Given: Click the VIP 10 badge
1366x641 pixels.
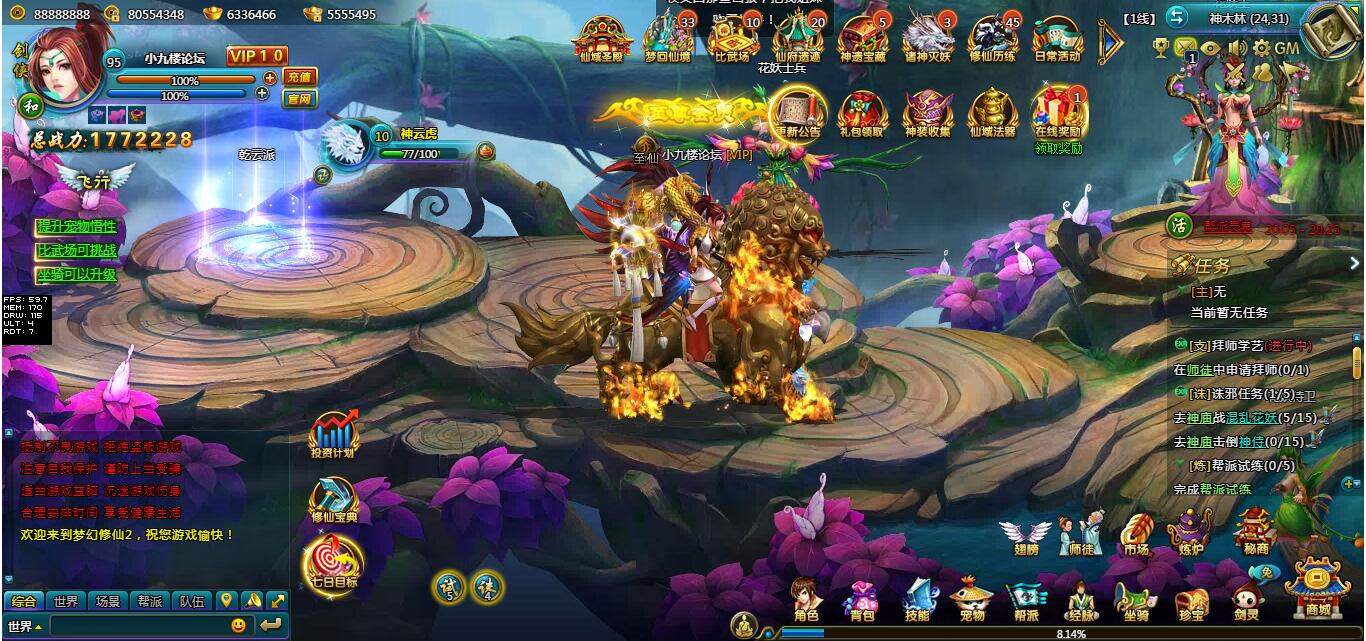Looking at the screenshot, I should (x=256, y=56).
